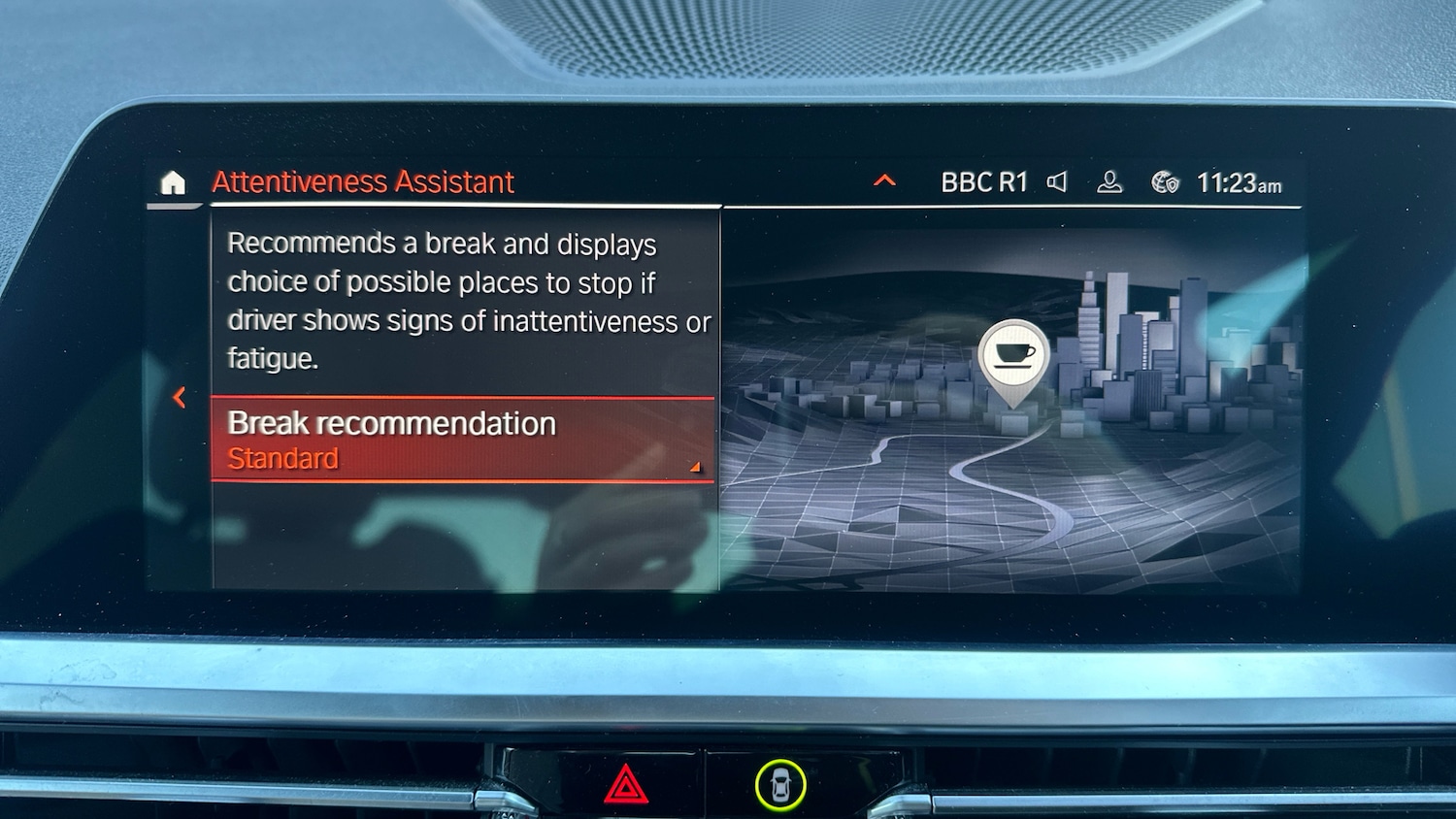Expand the red upward chevron in status bar

884,180
